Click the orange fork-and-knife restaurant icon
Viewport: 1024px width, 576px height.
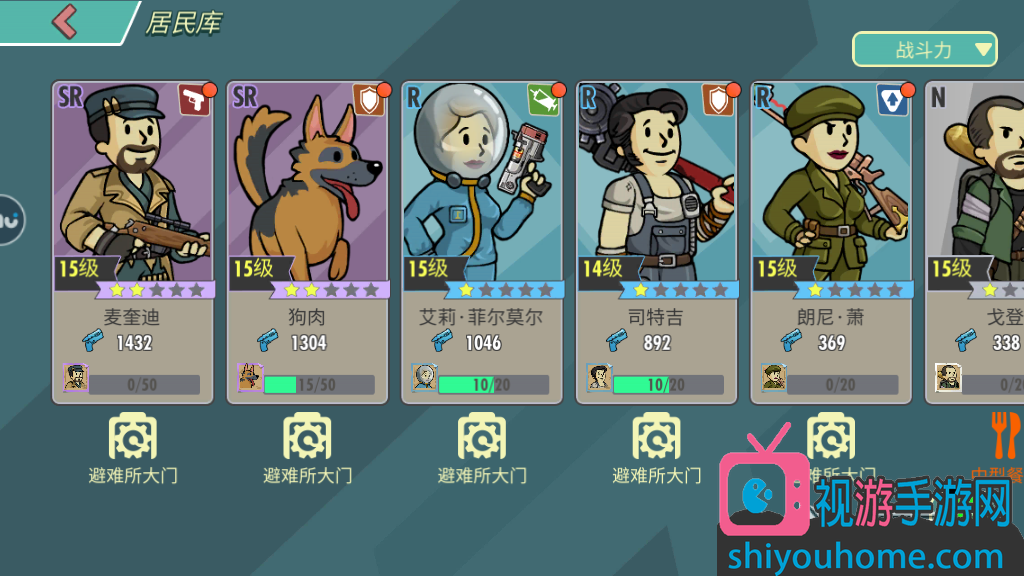pos(1005,437)
